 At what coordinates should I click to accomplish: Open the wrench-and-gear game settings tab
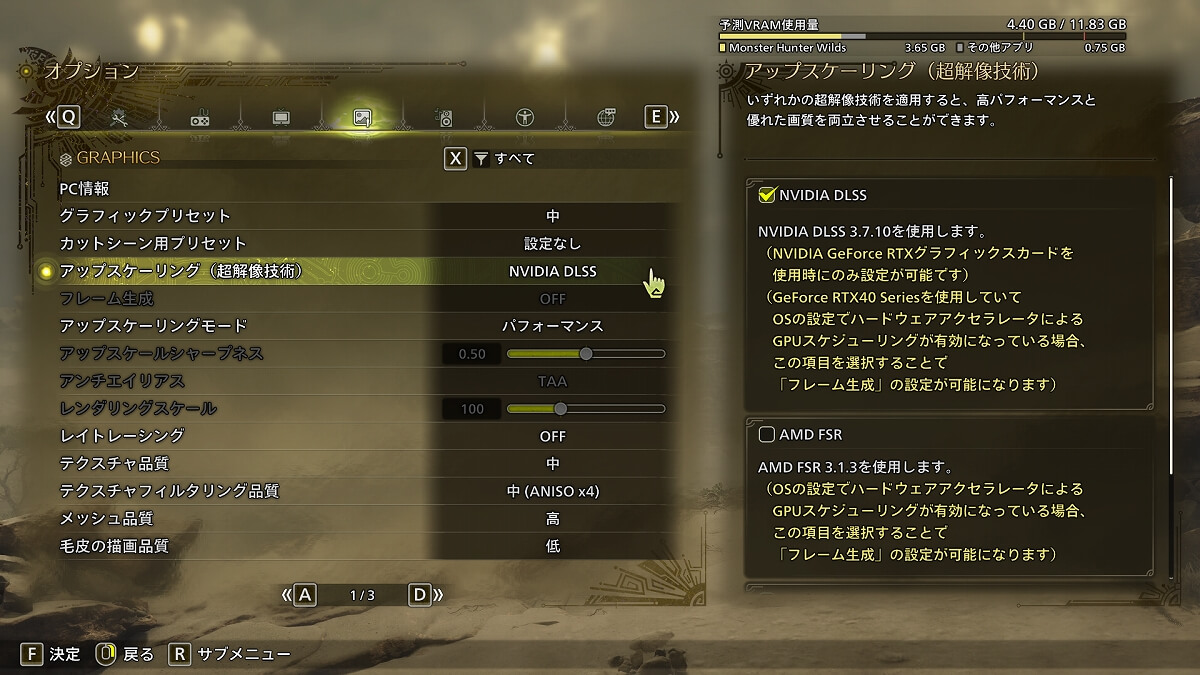pyautogui.click(x=120, y=118)
